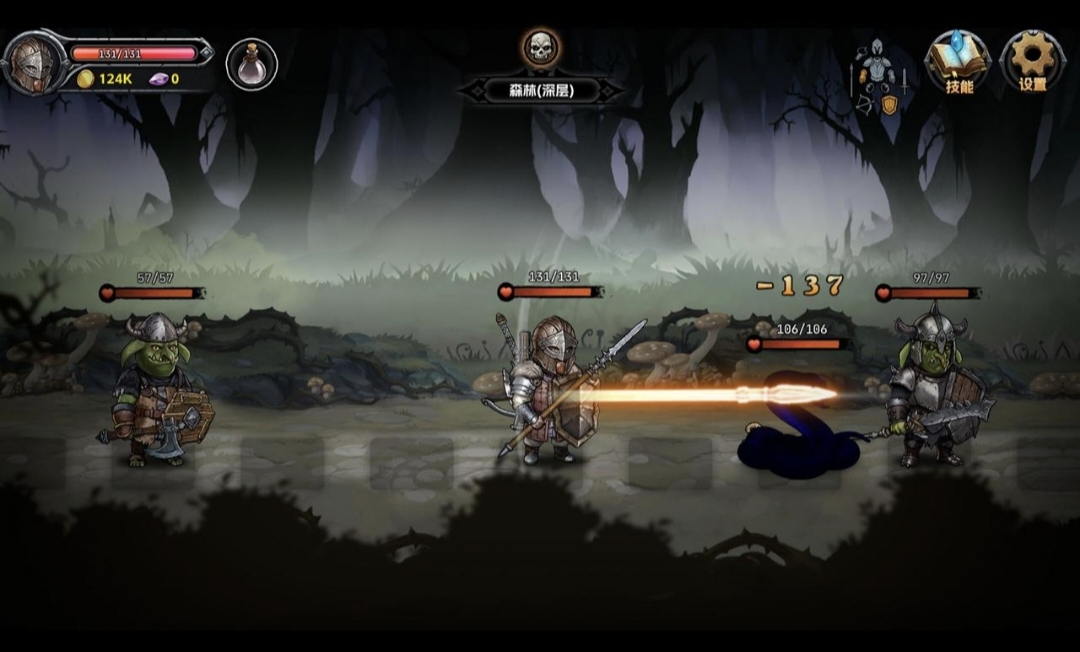
Task: Open the 设置 settings gear
Action: pyautogui.click(x=1033, y=61)
